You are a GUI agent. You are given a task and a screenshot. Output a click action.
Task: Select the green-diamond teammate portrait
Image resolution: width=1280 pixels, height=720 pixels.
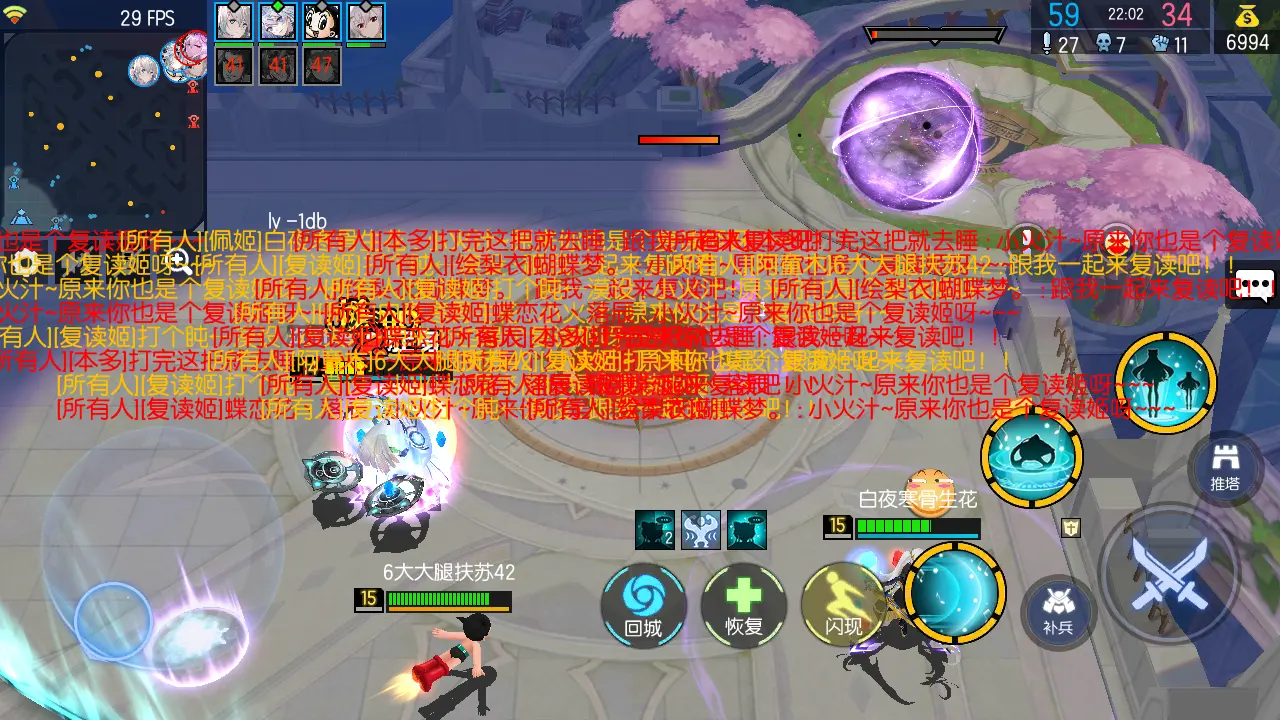click(278, 22)
